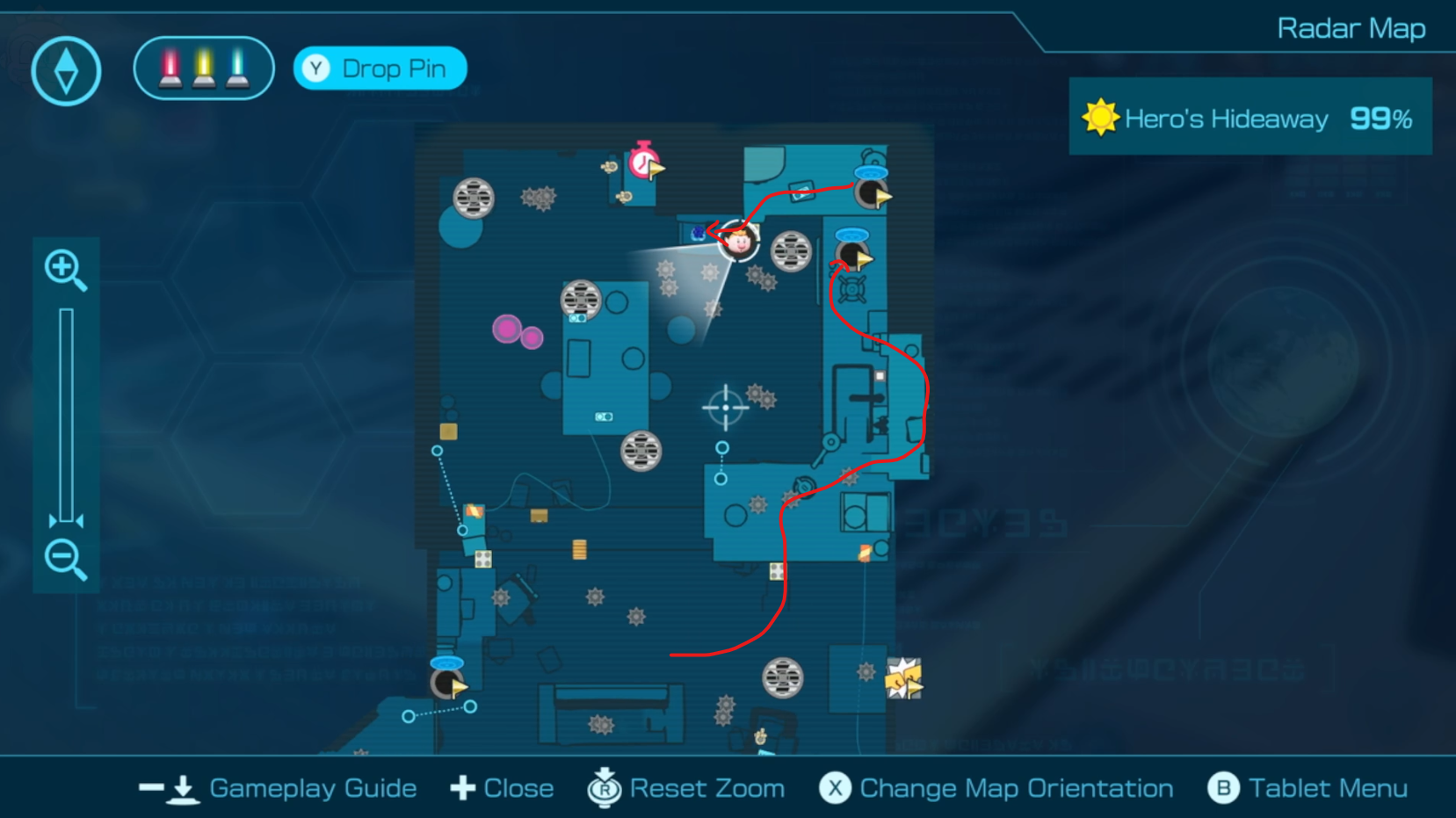
Task: Open the Gameplay Guide
Action: tap(312, 788)
